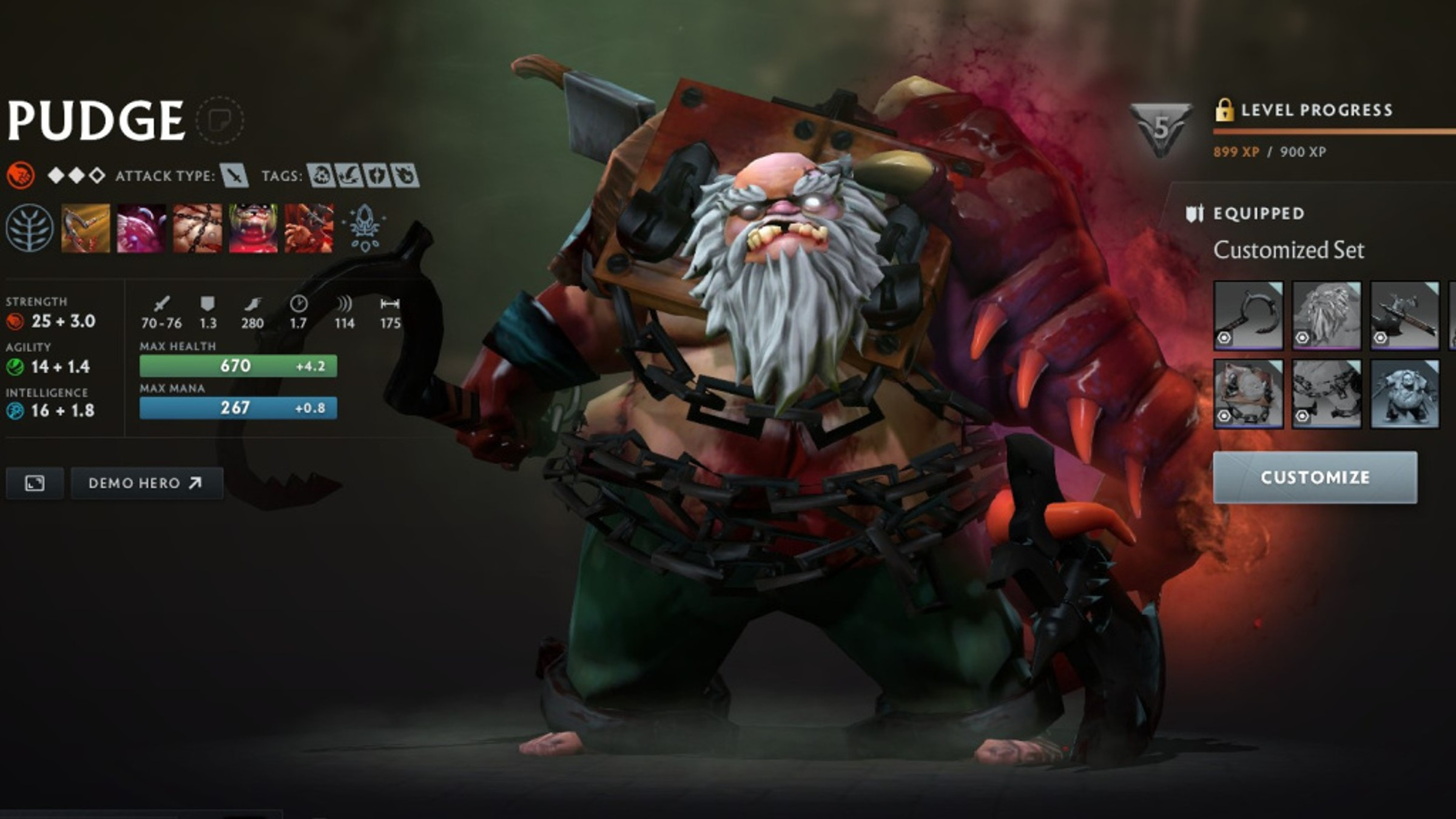Click the Strength attribute icon
Image resolution: width=1456 pixels, height=819 pixels.
(x=15, y=322)
